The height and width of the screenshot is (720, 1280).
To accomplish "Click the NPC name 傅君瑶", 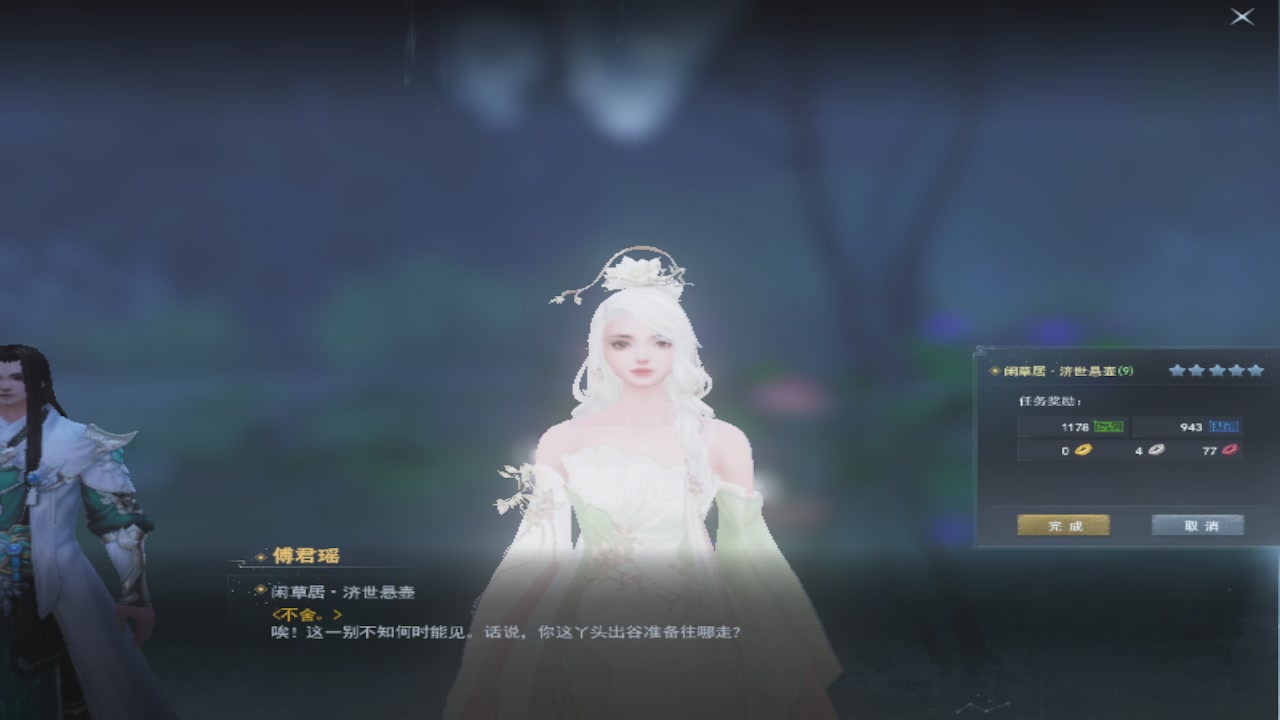I will click(309, 555).
